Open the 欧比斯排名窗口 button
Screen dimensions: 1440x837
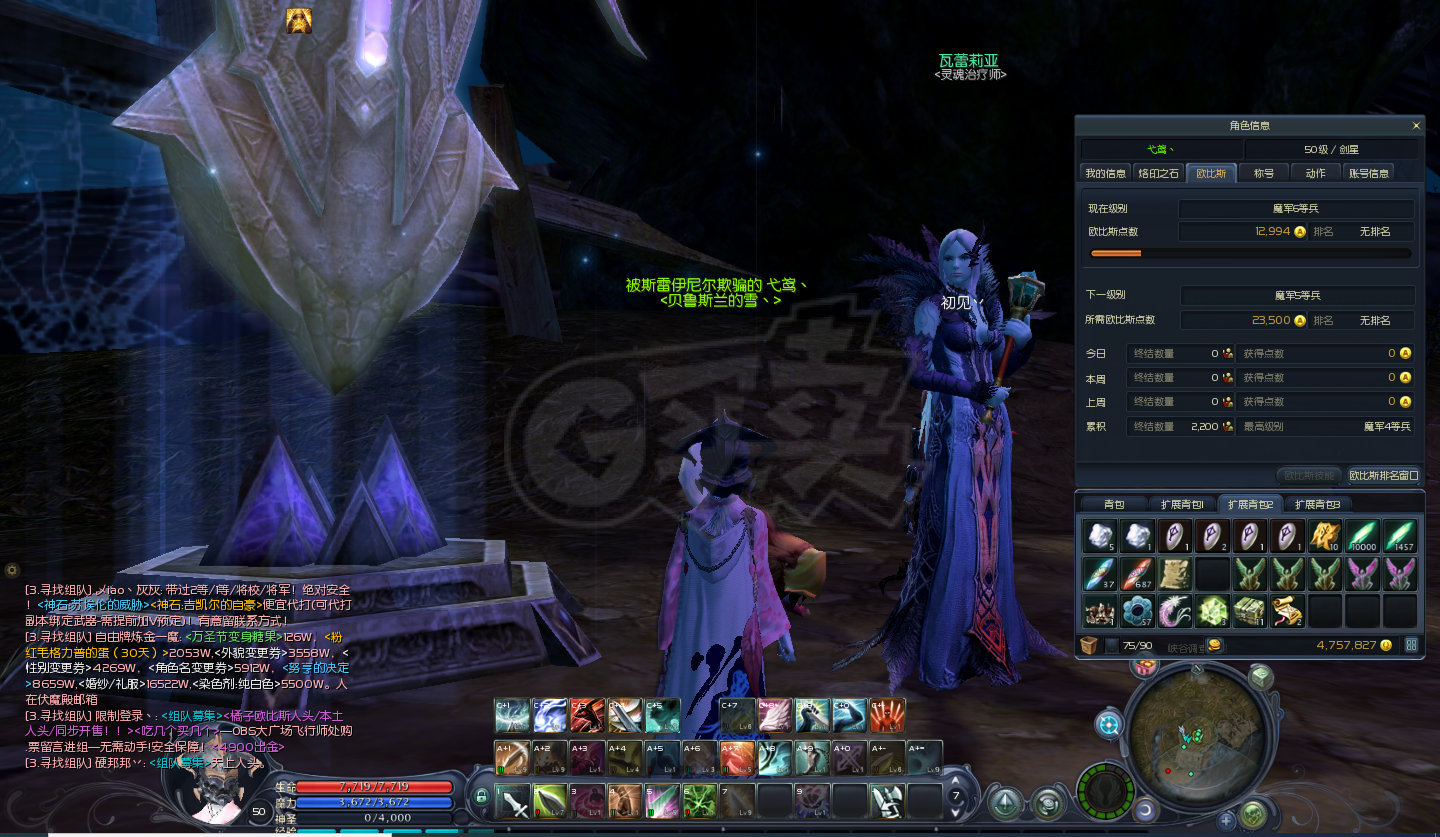1384,476
